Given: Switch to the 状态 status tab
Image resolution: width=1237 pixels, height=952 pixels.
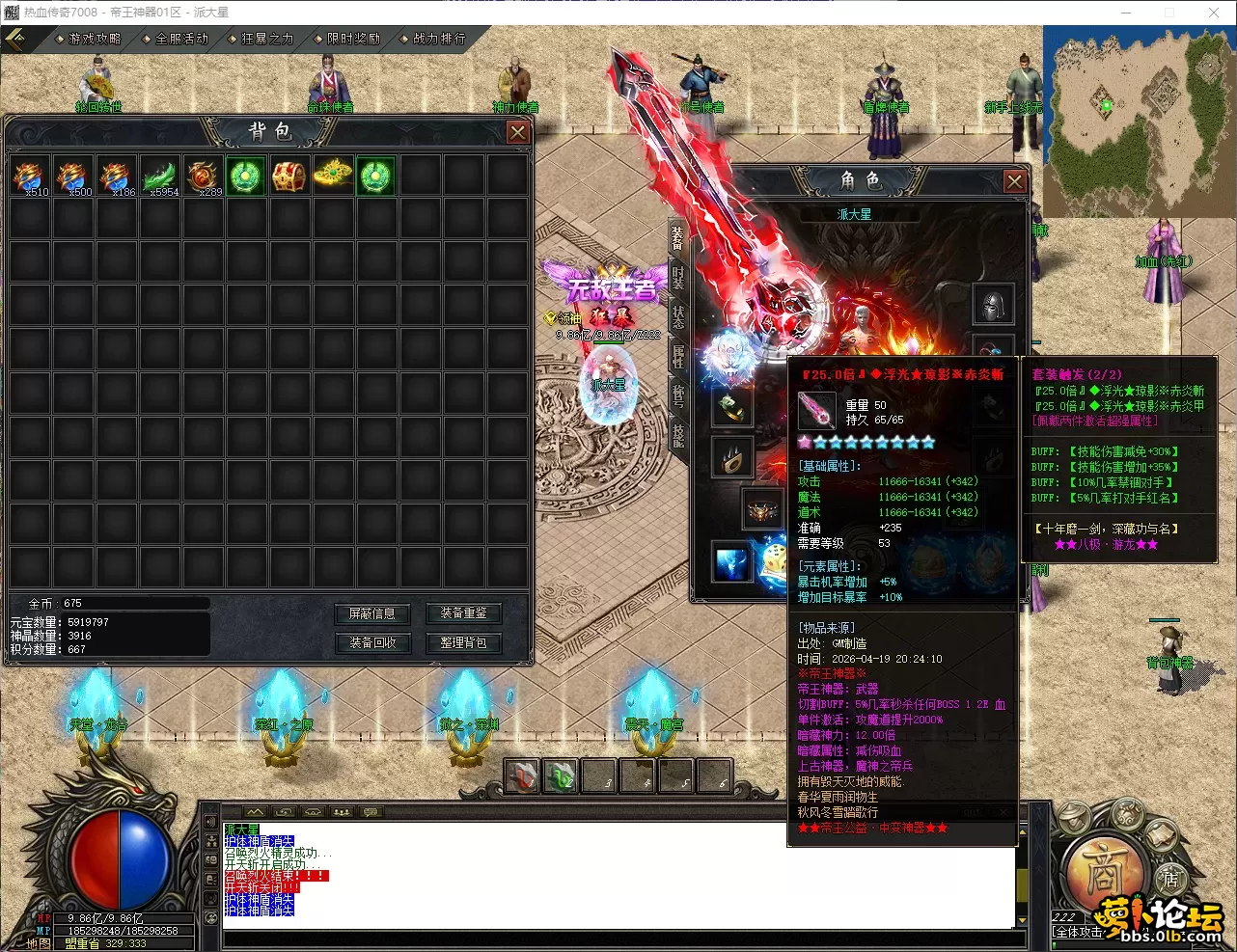Looking at the screenshot, I should click(678, 316).
